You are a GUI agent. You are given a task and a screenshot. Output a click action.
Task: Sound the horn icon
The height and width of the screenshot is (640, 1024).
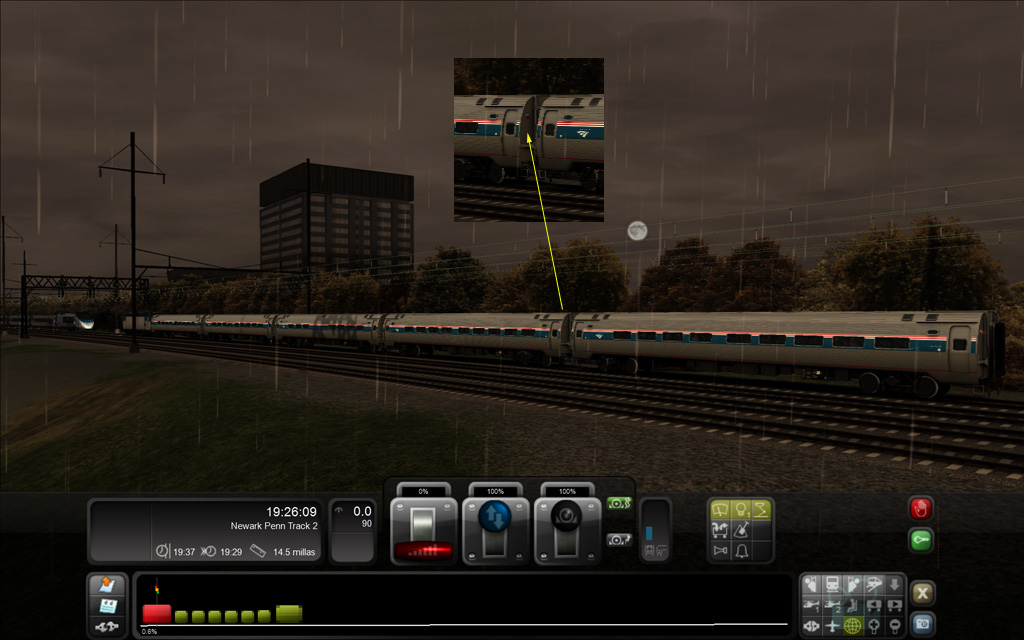click(720, 551)
